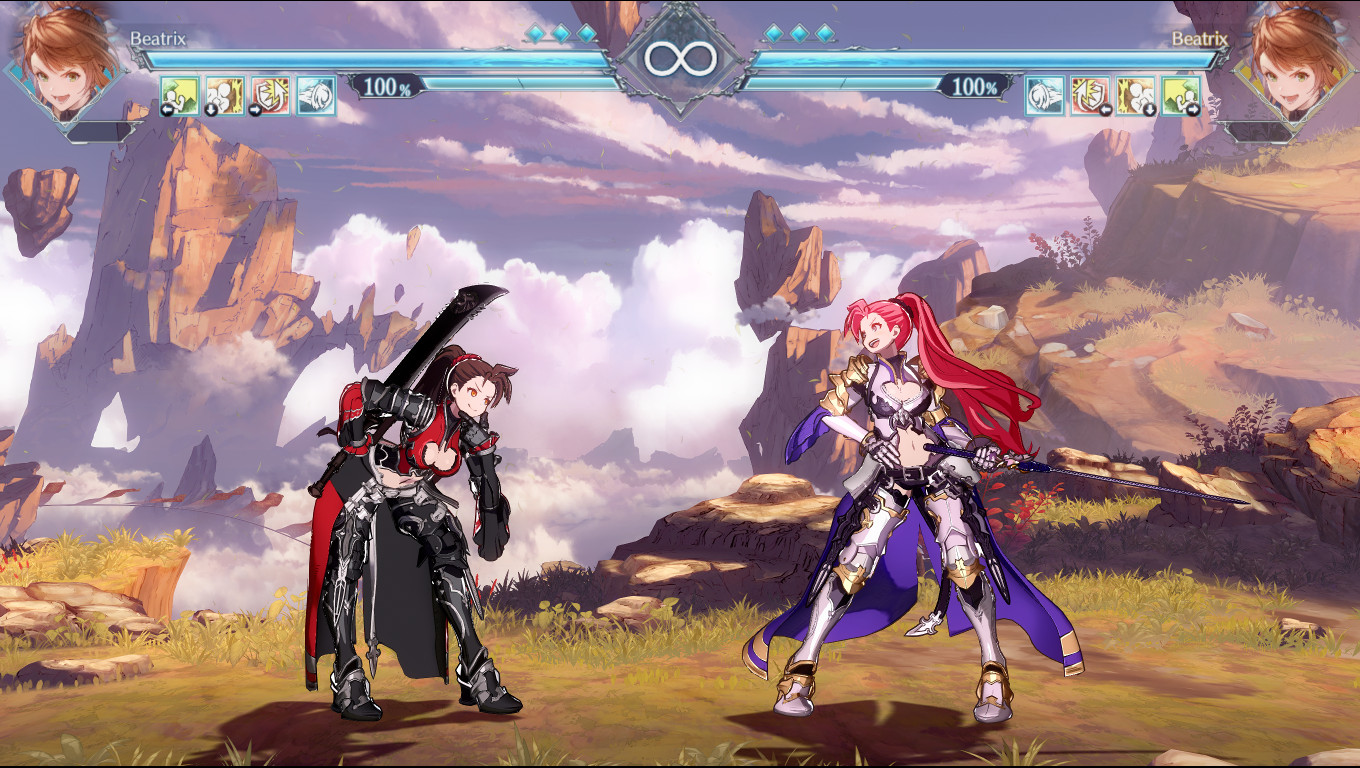Image resolution: width=1360 pixels, height=768 pixels.
Task: Click the white whirlwind skill icon beside left gauge
Action: (x=315, y=95)
